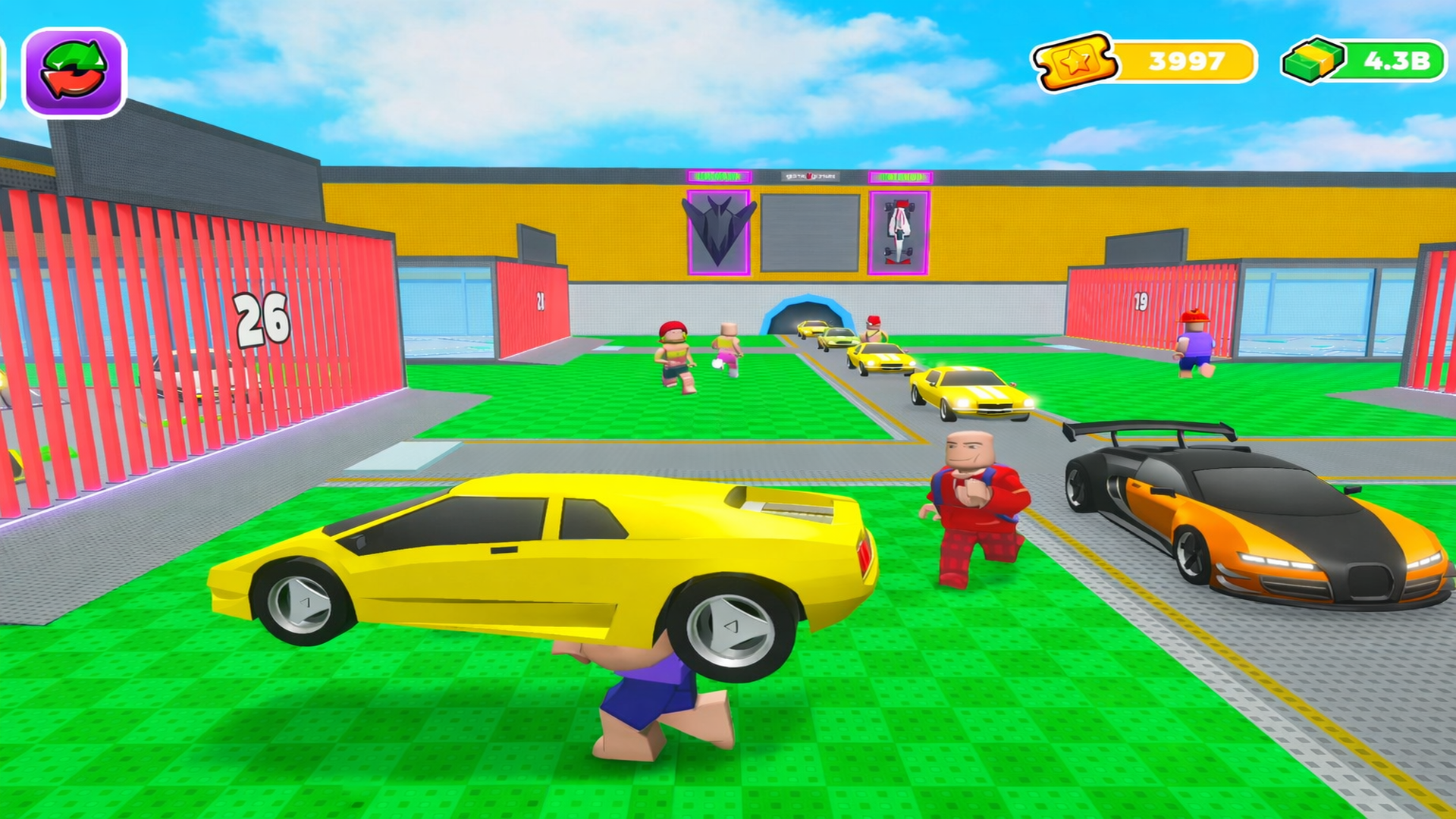Tap the partially hidden icon at the left edge

[x=5, y=68]
